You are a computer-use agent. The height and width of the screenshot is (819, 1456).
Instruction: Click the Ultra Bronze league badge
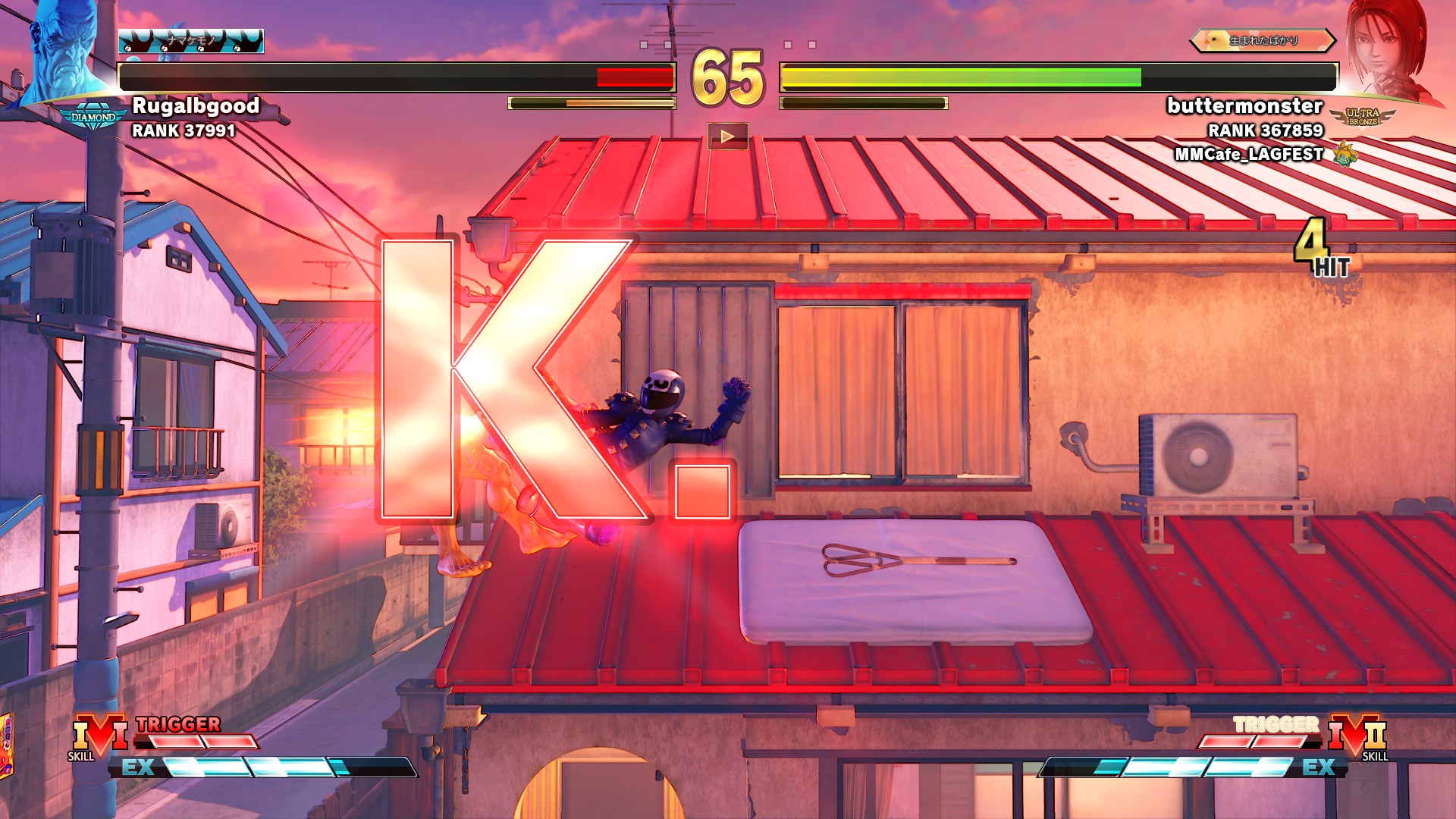coord(1363,117)
